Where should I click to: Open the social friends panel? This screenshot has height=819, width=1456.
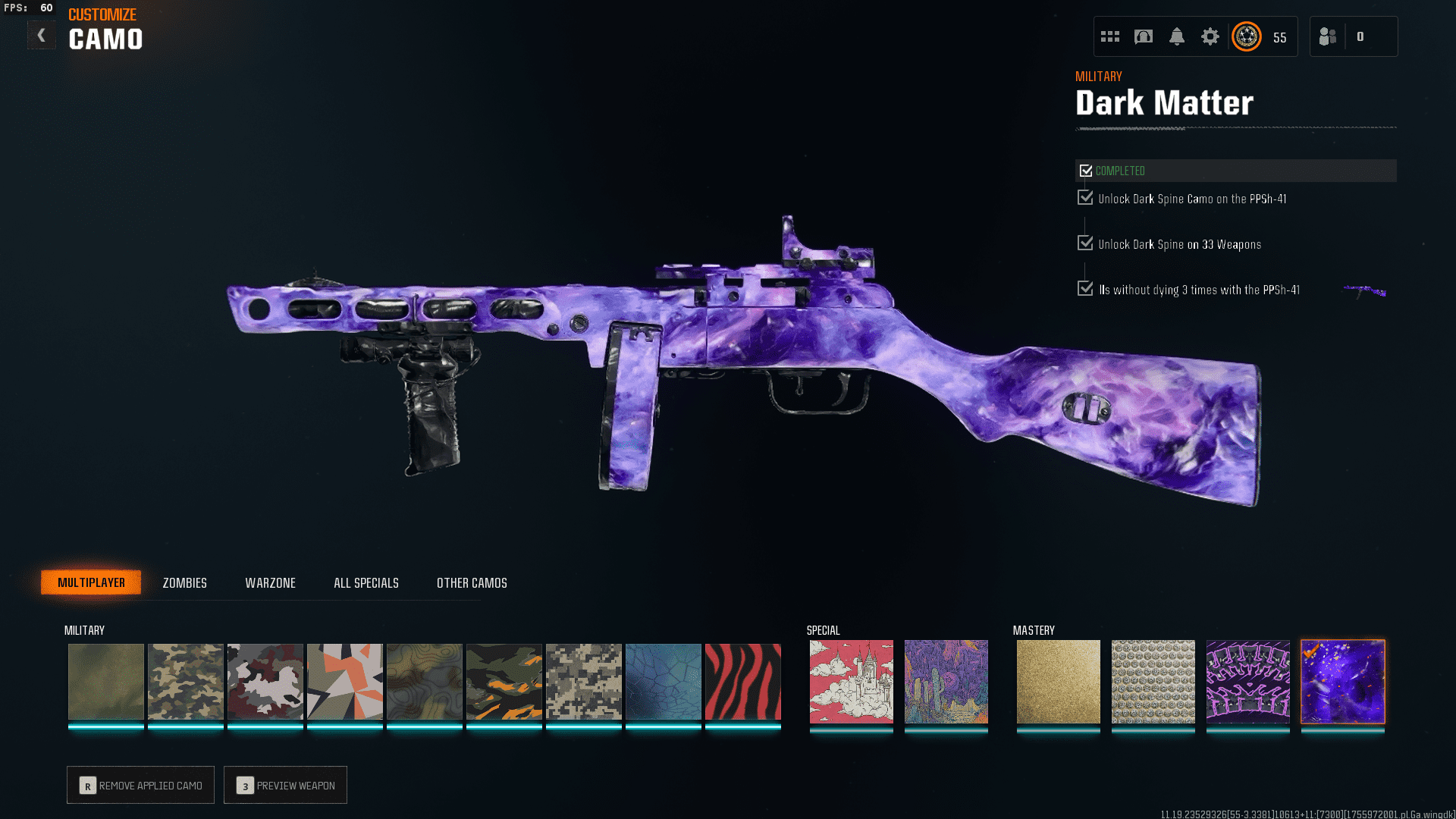(x=1328, y=36)
